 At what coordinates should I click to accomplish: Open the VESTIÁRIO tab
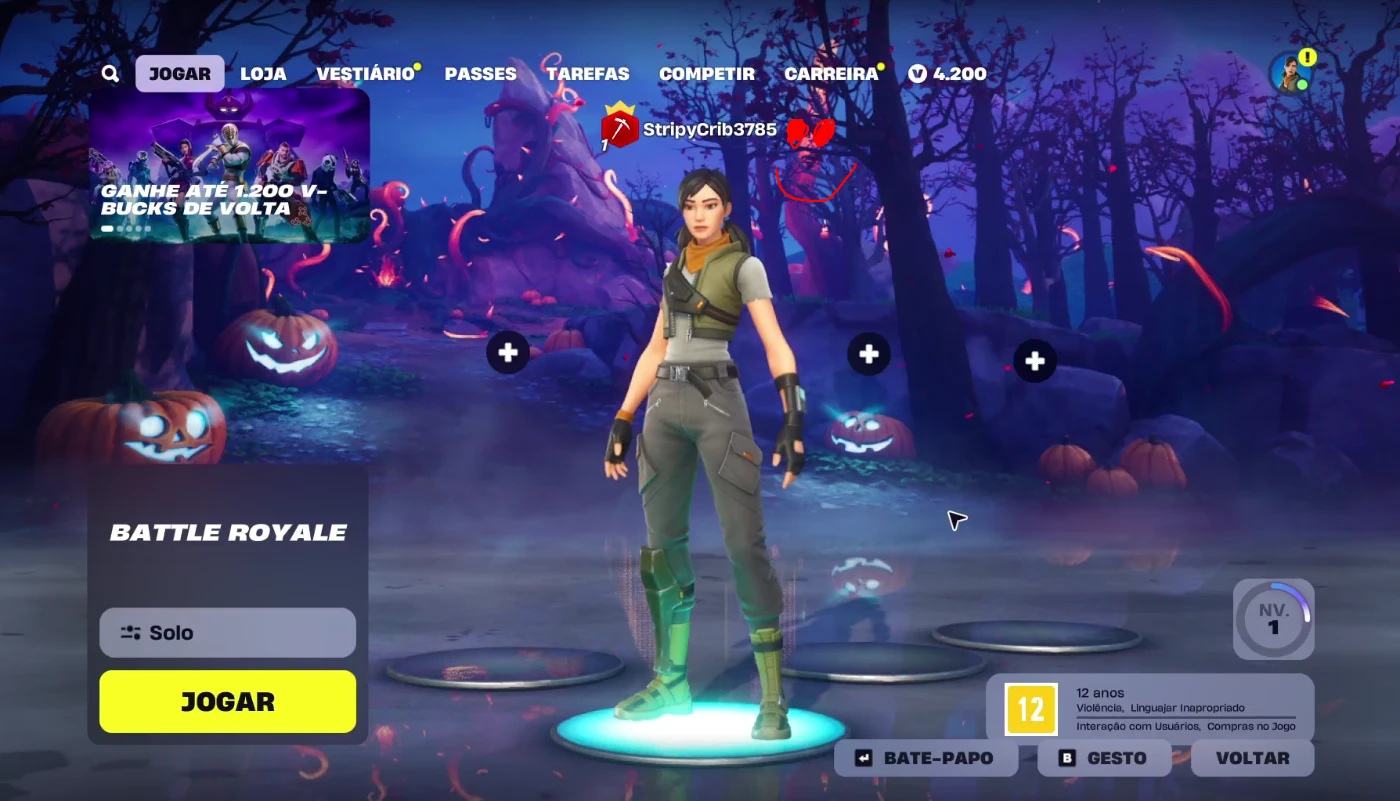(364, 73)
